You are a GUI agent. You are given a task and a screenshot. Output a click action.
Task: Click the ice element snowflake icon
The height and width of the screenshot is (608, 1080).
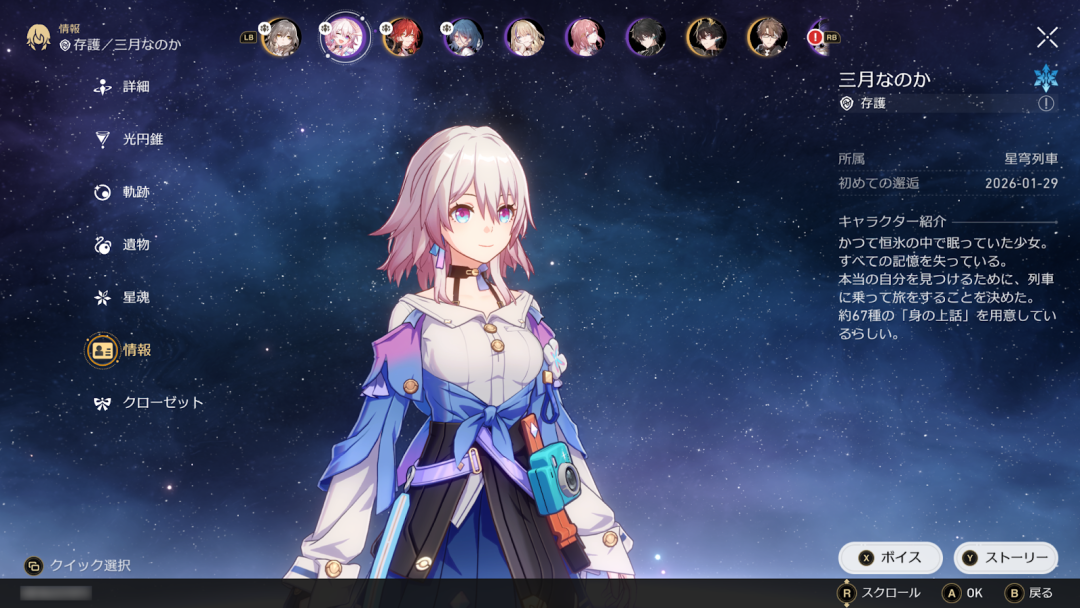pos(1046,77)
